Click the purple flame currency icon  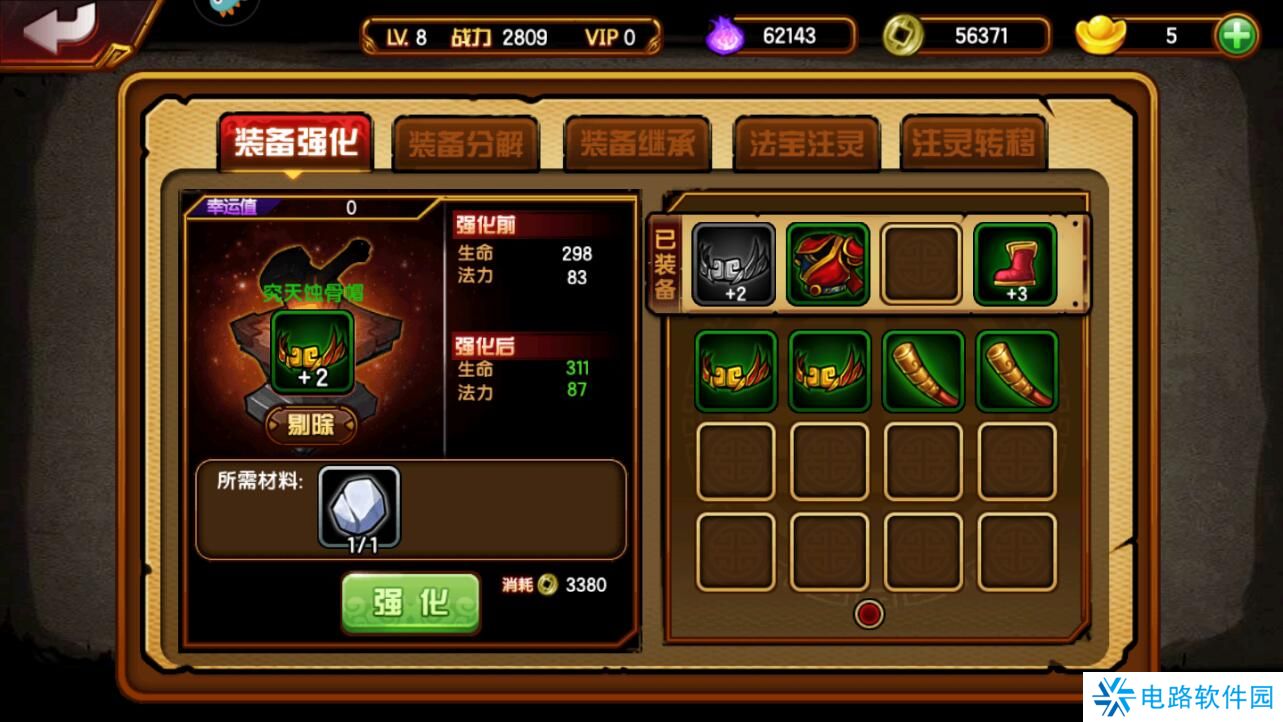(725, 35)
